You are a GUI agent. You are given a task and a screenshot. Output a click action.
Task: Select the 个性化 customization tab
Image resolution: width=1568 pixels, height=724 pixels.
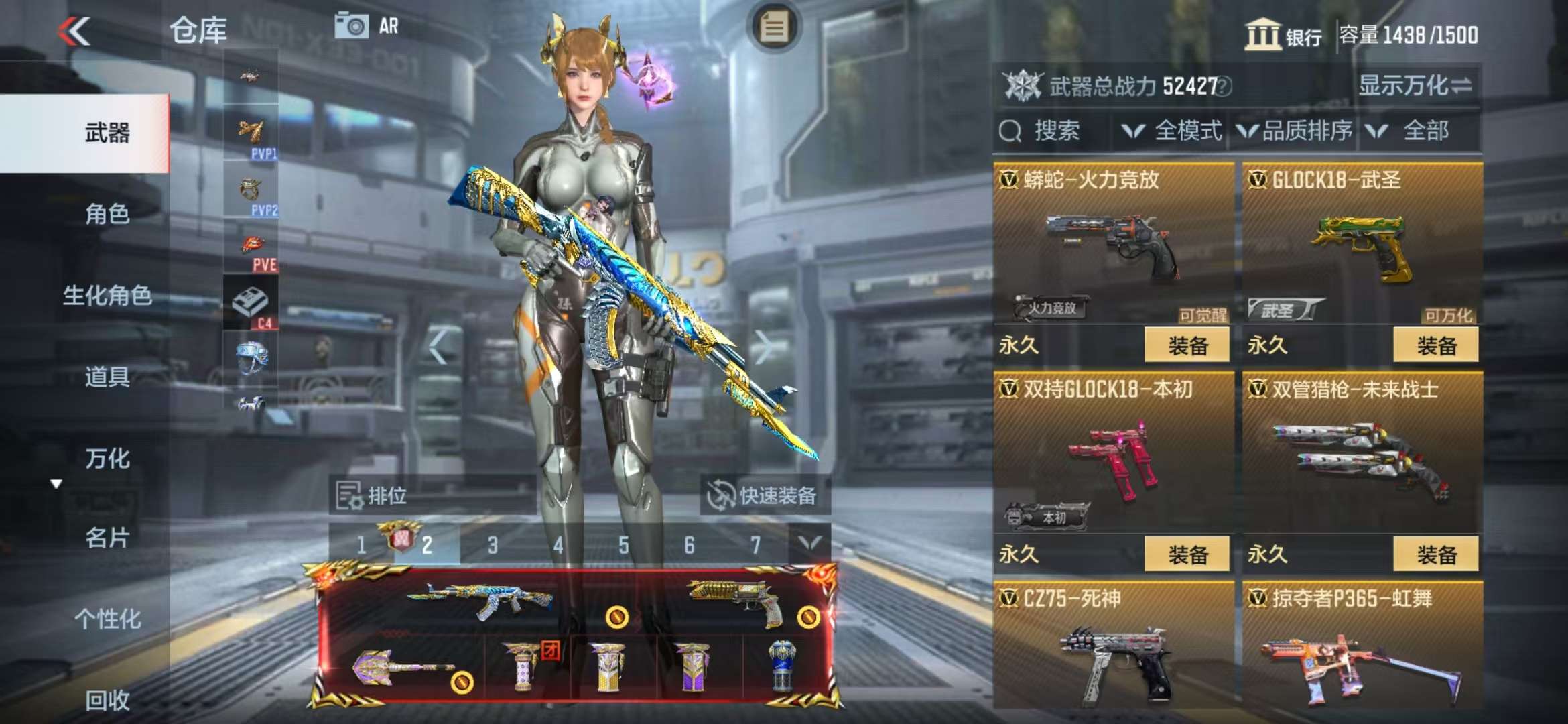[107, 619]
